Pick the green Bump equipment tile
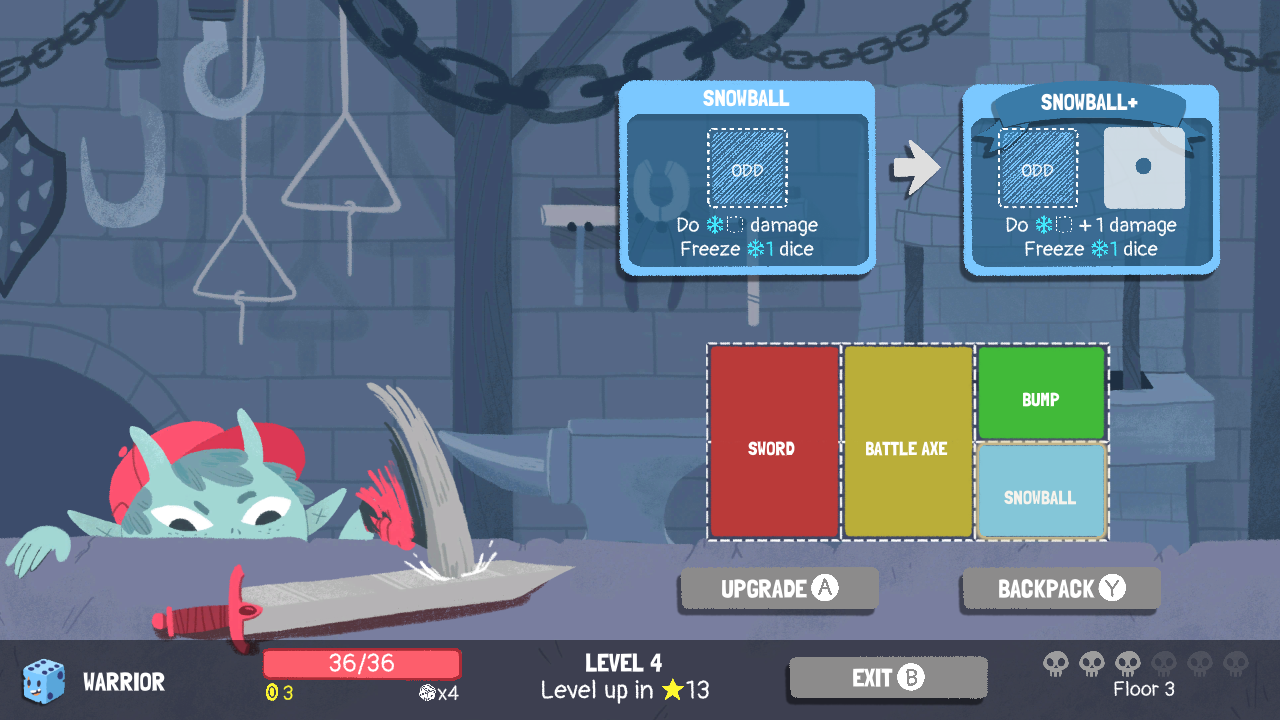Screen dimensions: 1280x720 [1040, 393]
